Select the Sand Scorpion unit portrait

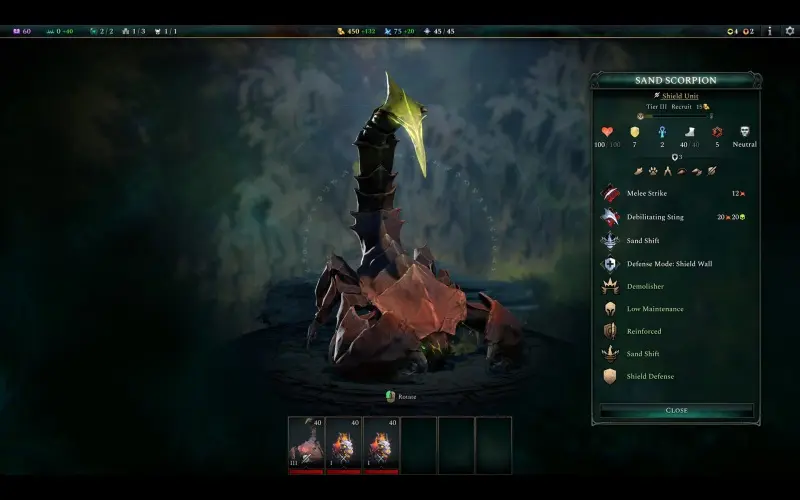pos(306,443)
